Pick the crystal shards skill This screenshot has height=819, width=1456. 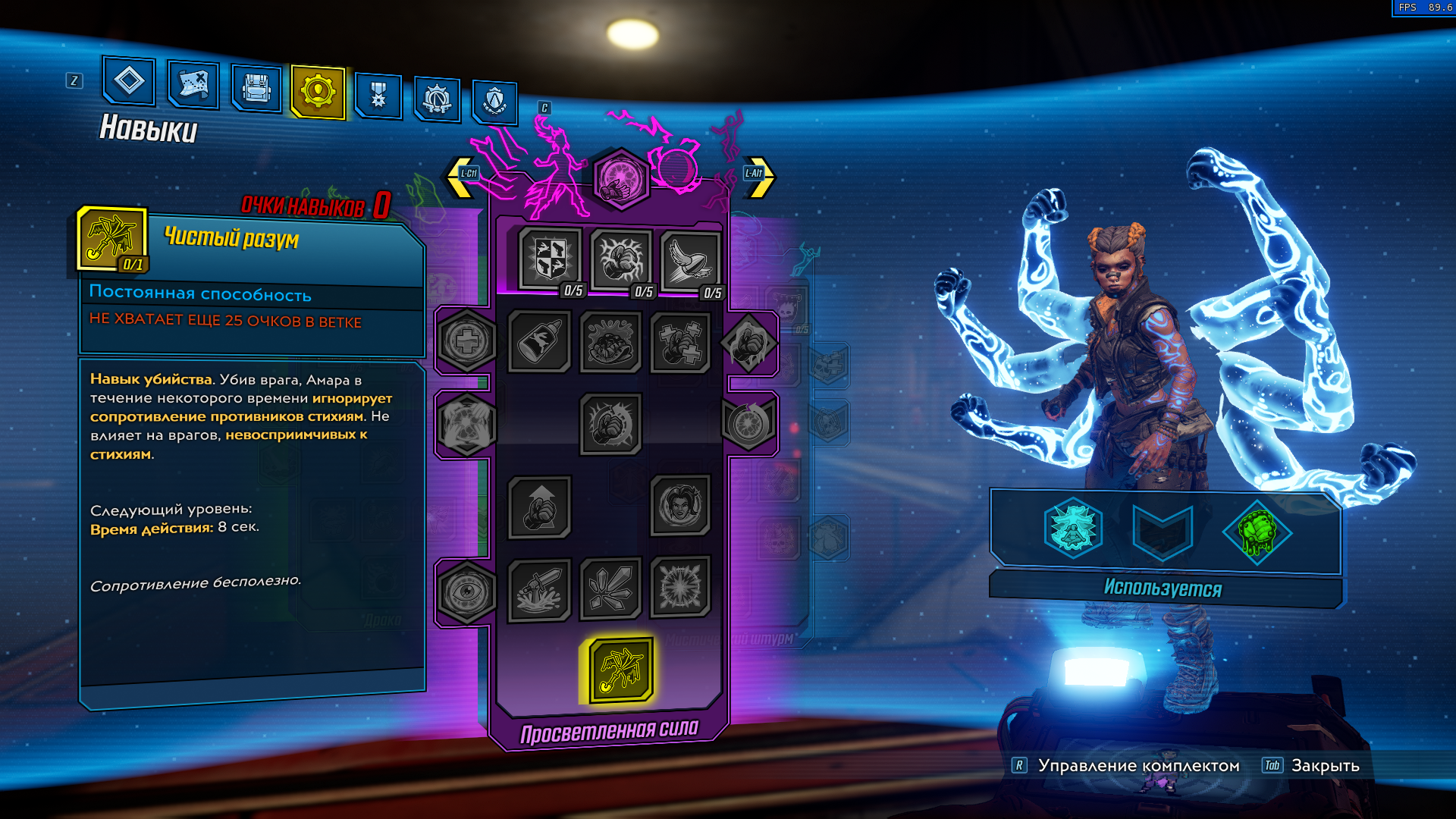point(610,588)
